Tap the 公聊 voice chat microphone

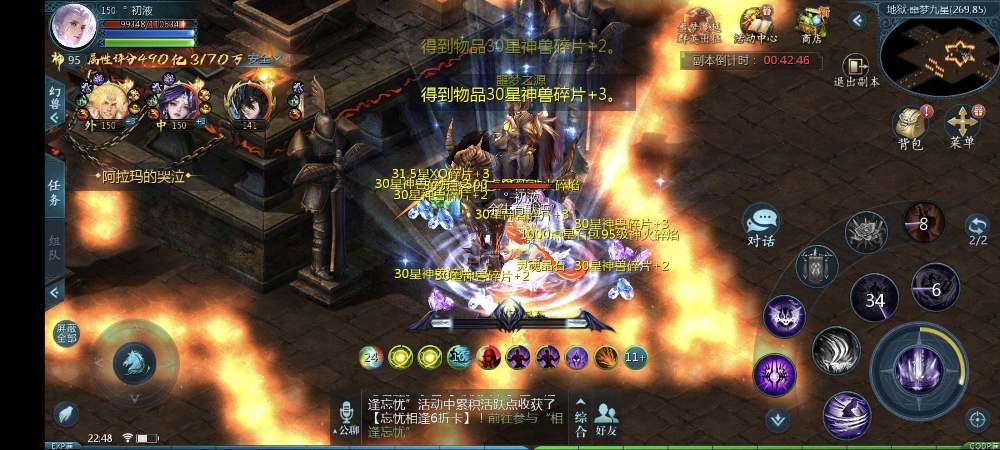(347, 418)
